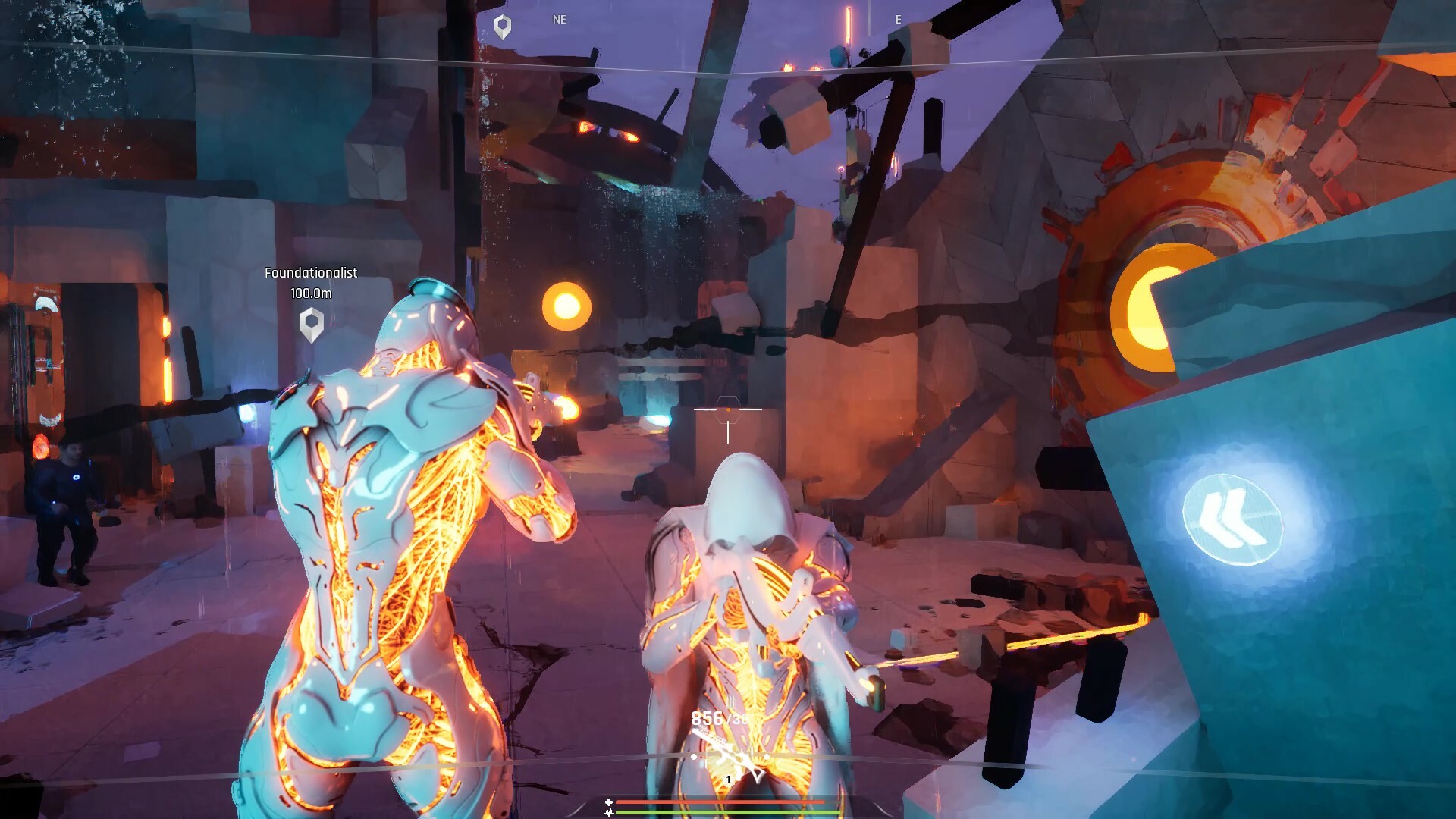The height and width of the screenshot is (819, 1456).
Task: Select the Foundationalist label text
Action: point(311,273)
